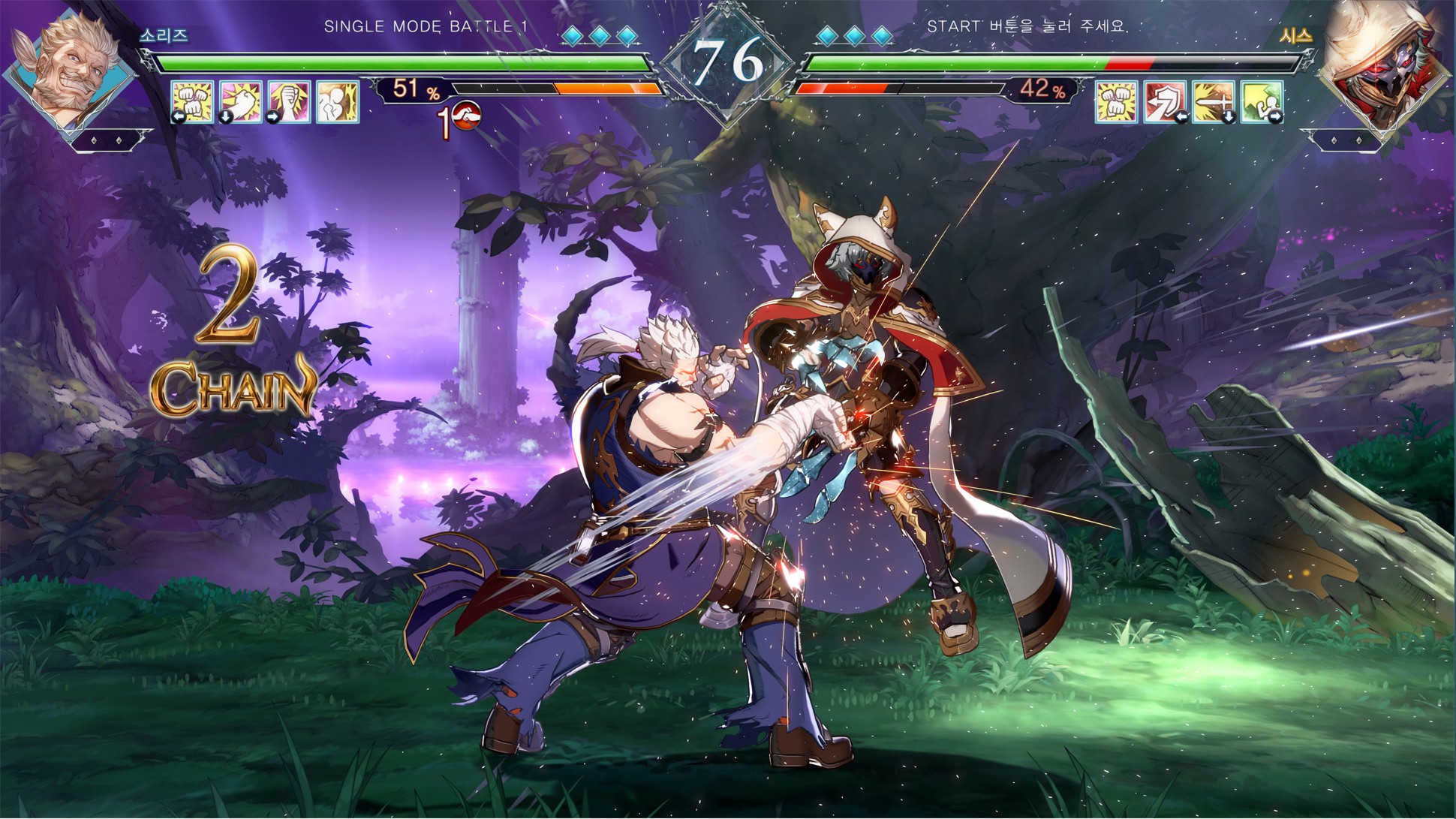Click Seox's masked character portrait

[x=1379, y=71]
